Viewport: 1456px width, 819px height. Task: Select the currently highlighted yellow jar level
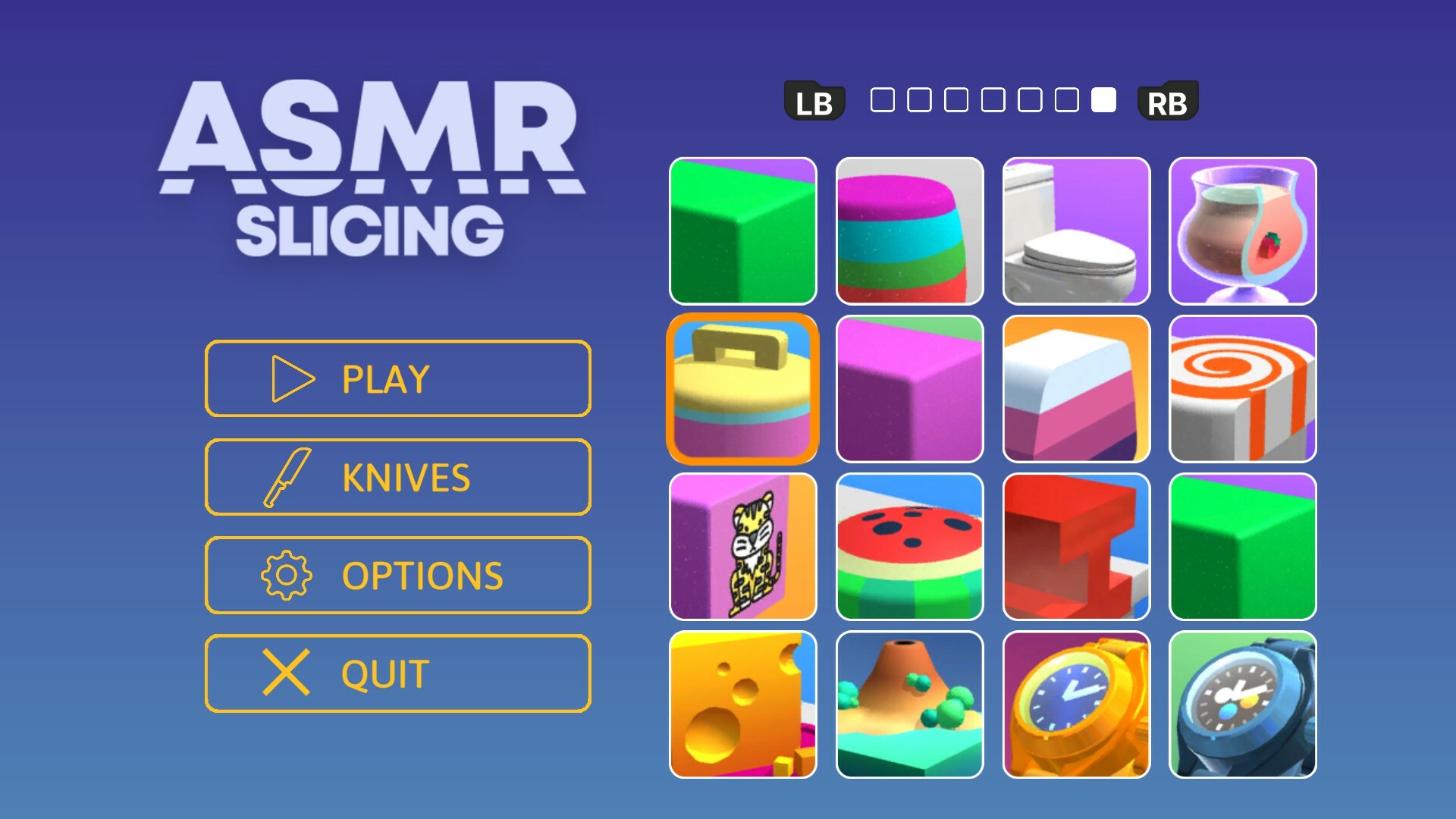pyautogui.click(x=742, y=389)
